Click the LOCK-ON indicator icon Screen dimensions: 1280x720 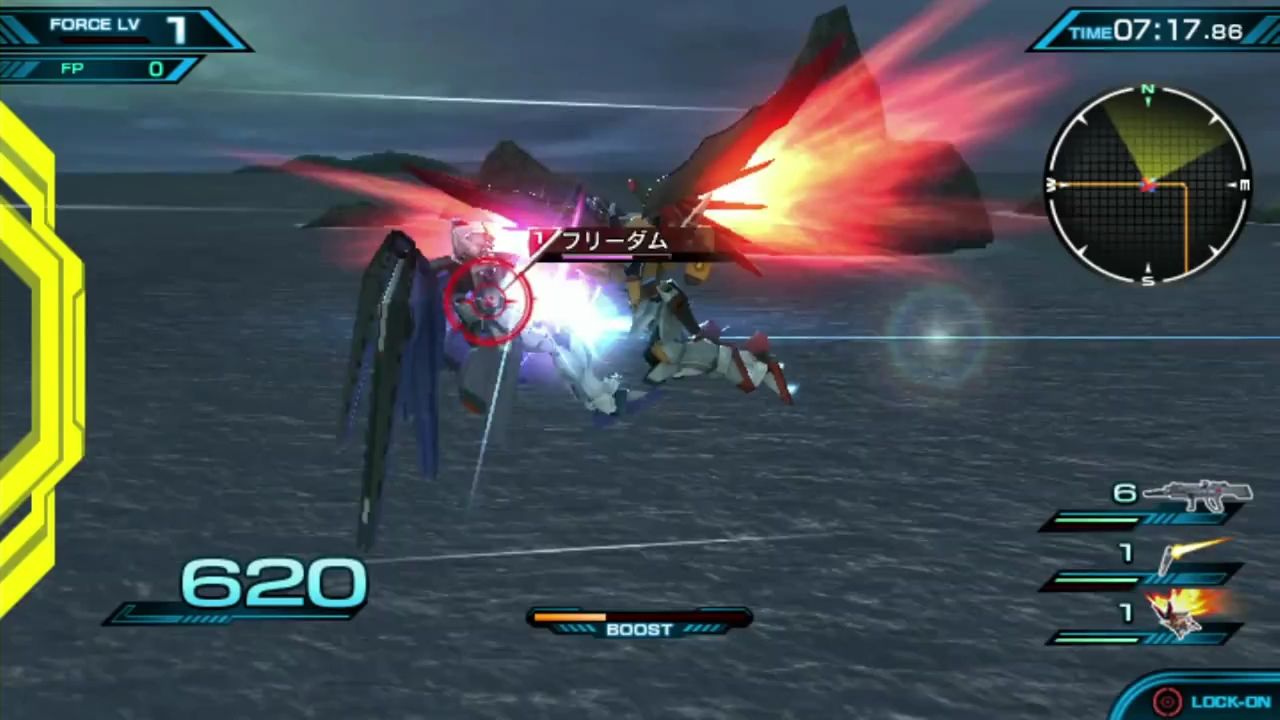[1166, 700]
